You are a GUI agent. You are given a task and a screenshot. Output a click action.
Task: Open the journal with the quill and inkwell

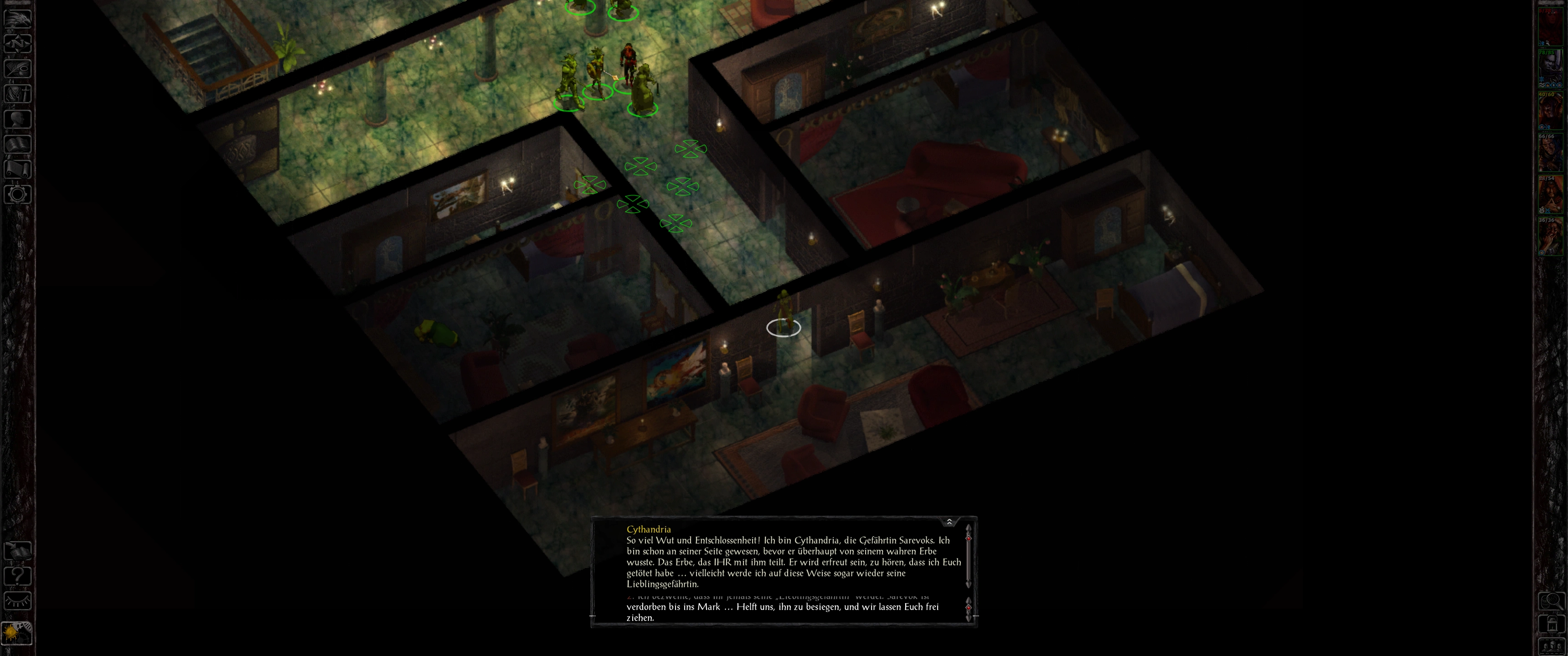[x=18, y=68]
